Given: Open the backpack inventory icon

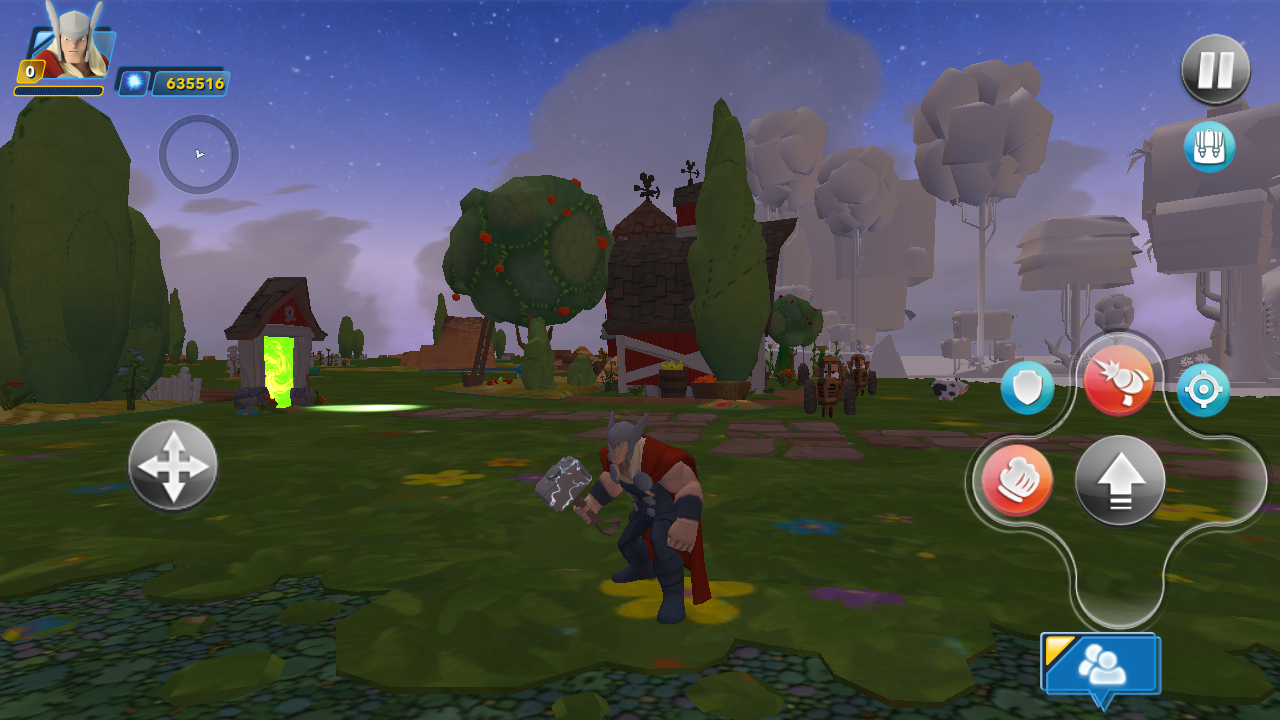Looking at the screenshot, I should 1213,146.
